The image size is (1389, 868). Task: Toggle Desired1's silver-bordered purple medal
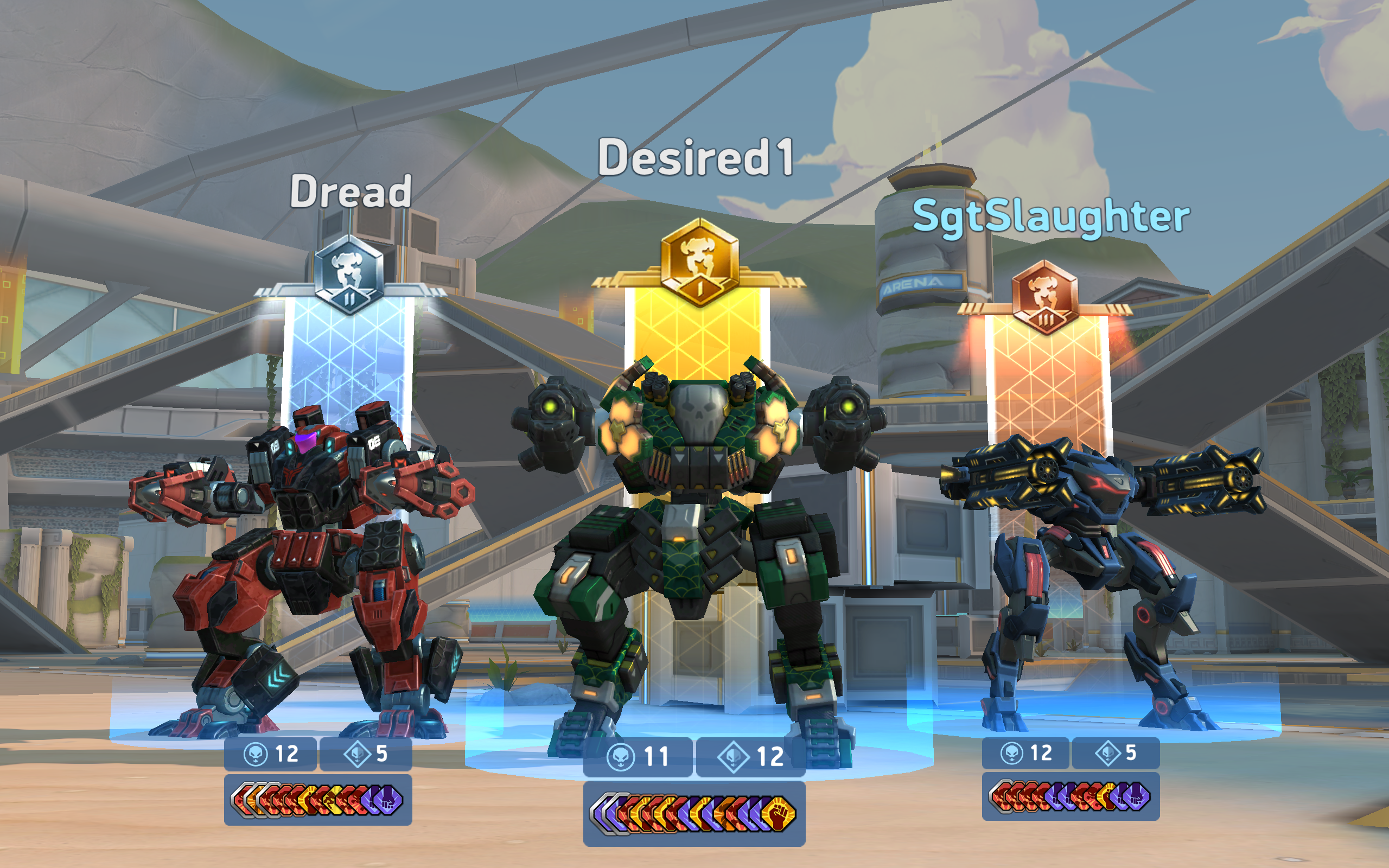point(604,814)
